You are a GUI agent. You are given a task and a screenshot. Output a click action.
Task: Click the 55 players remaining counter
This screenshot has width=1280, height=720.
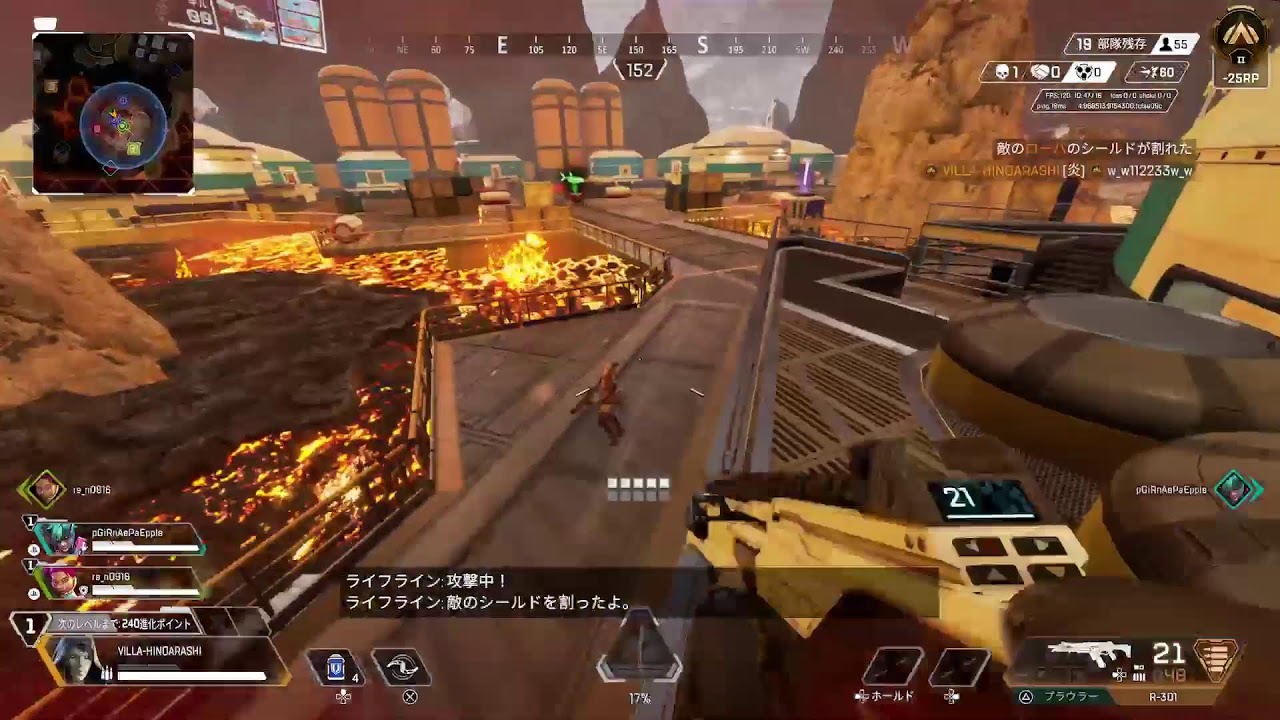click(1173, 42)
